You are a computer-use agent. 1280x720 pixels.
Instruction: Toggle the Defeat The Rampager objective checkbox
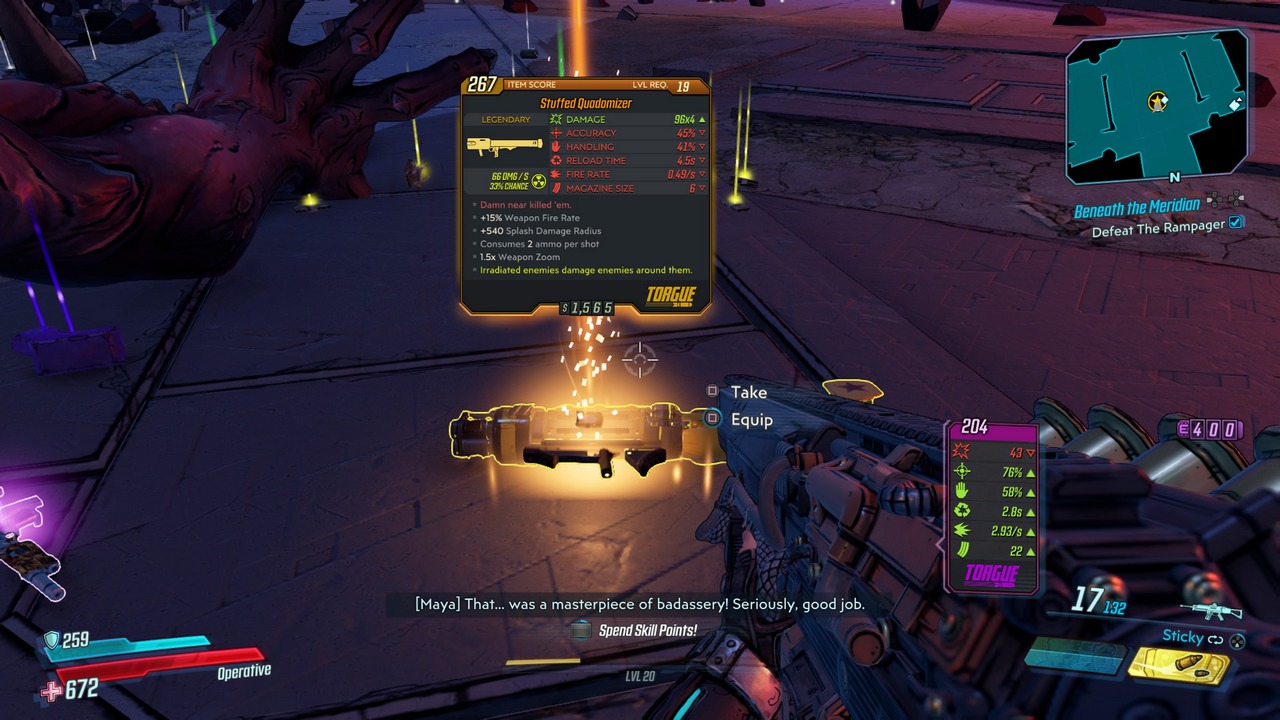pos(1237,223)
